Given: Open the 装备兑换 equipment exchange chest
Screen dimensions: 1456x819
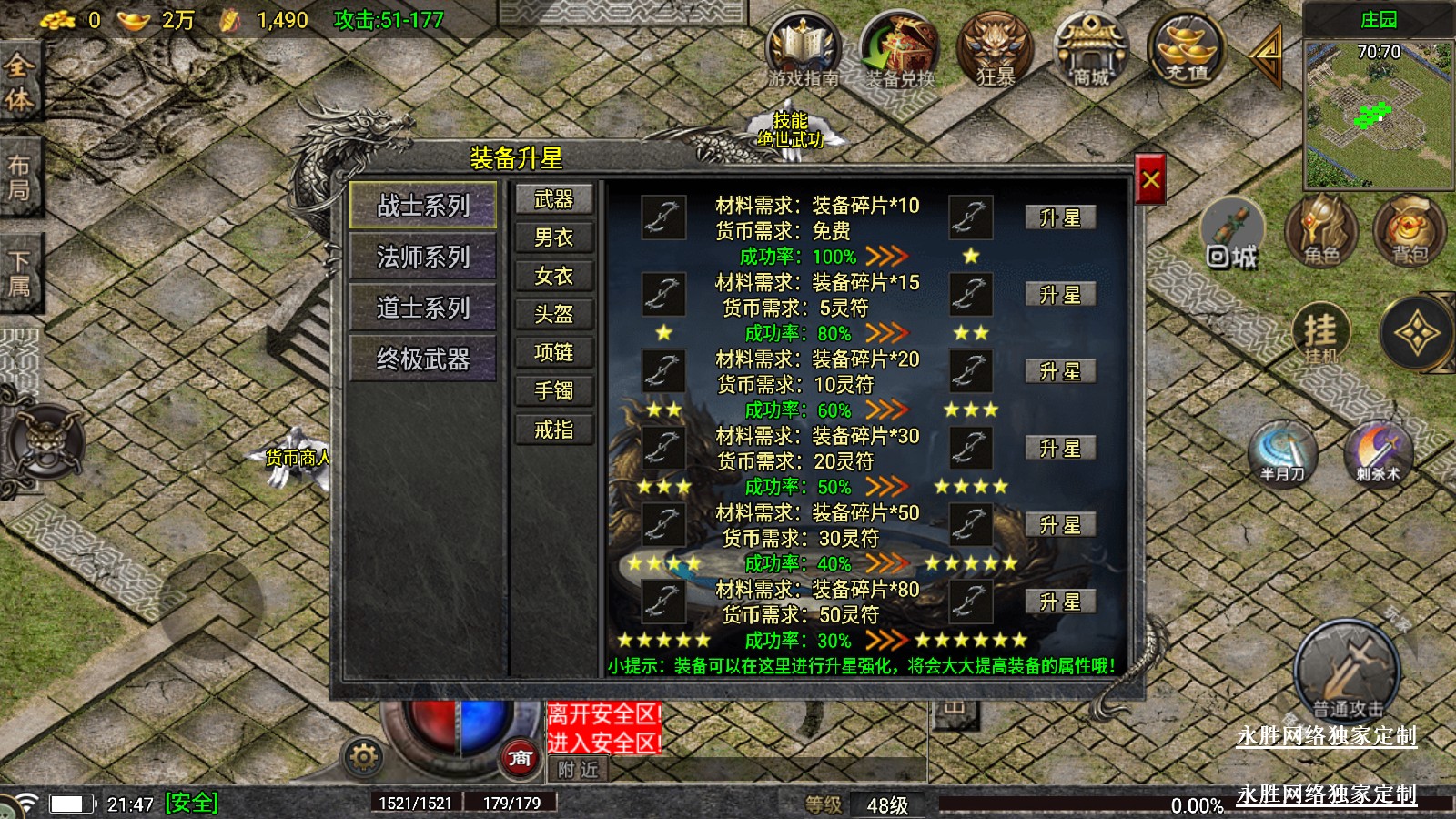Looking at the screenshot, I should point(899,50).
